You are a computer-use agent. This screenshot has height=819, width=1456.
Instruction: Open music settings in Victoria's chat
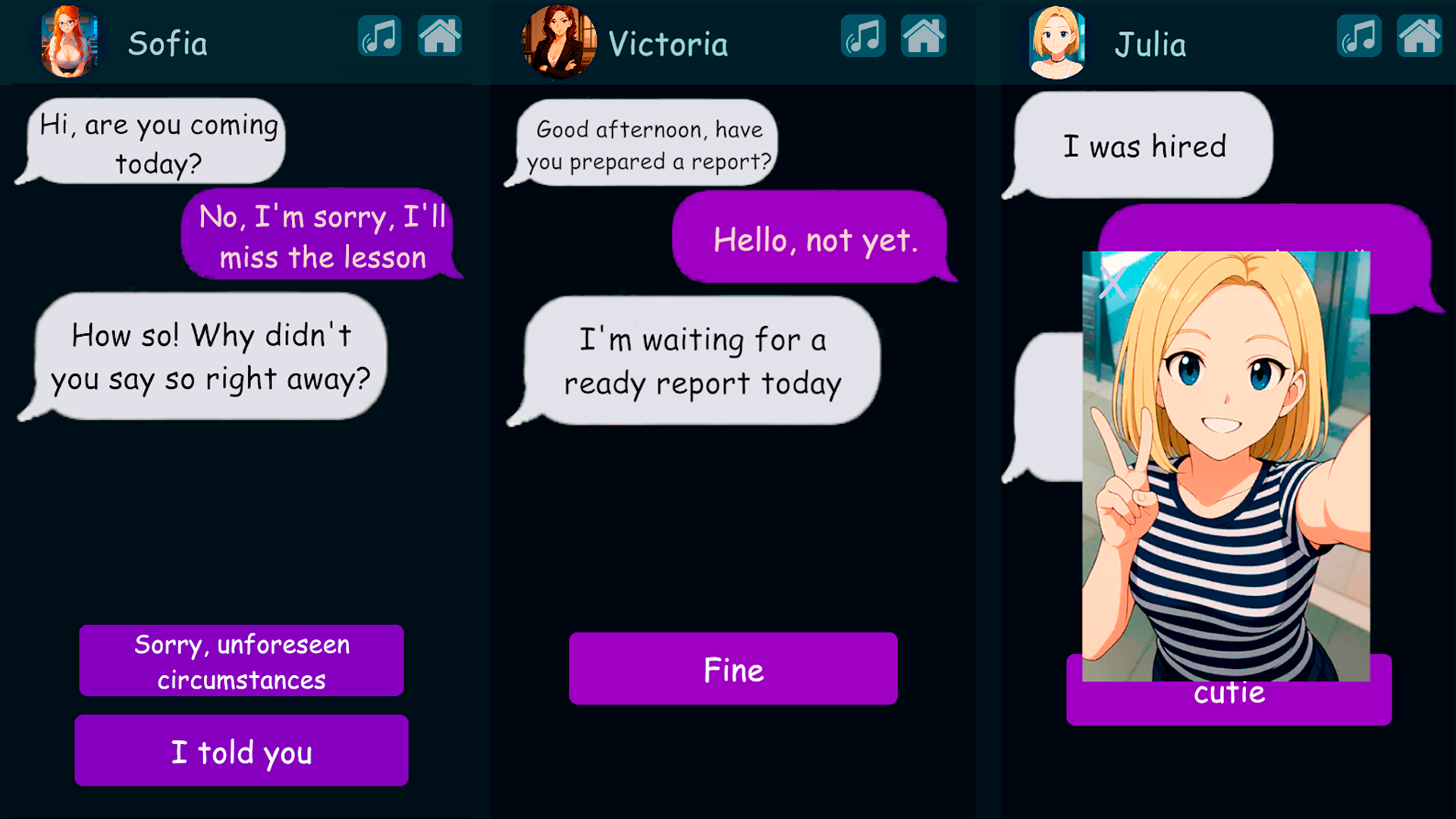coord(864,36)
